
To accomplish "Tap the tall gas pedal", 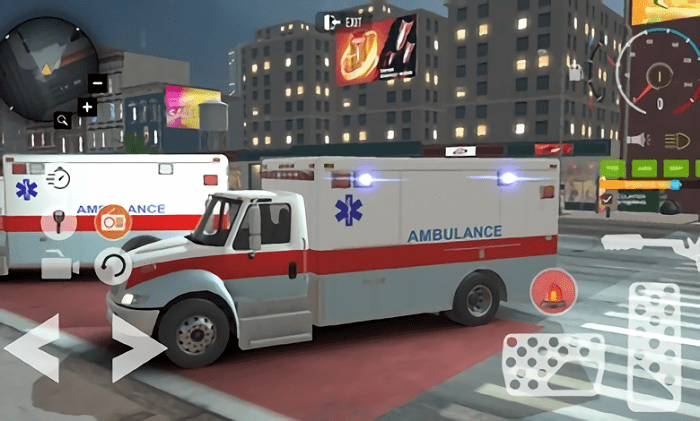I will (x=659, y=345).
